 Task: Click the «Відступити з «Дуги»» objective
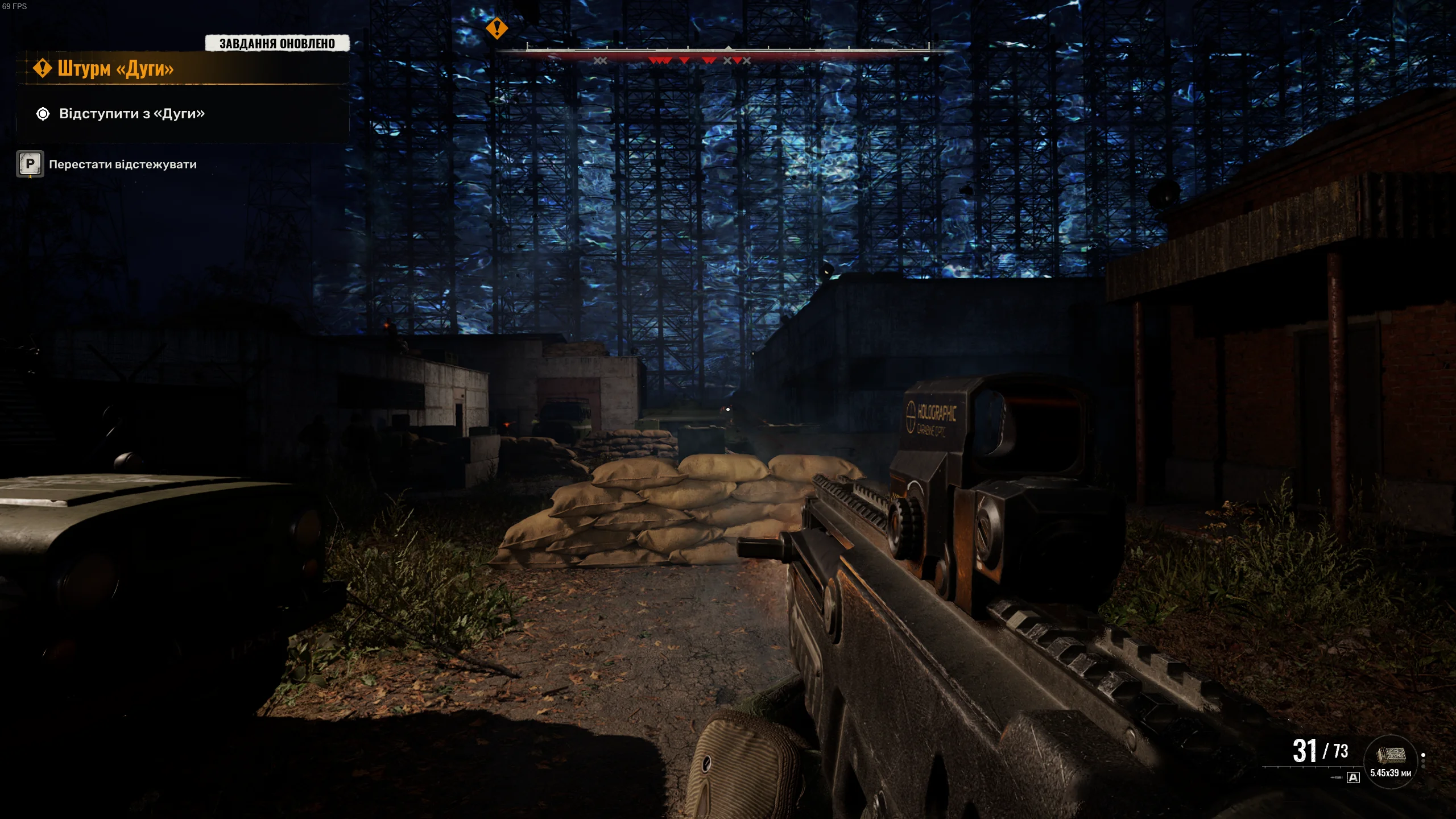click(x=131, y=114)
